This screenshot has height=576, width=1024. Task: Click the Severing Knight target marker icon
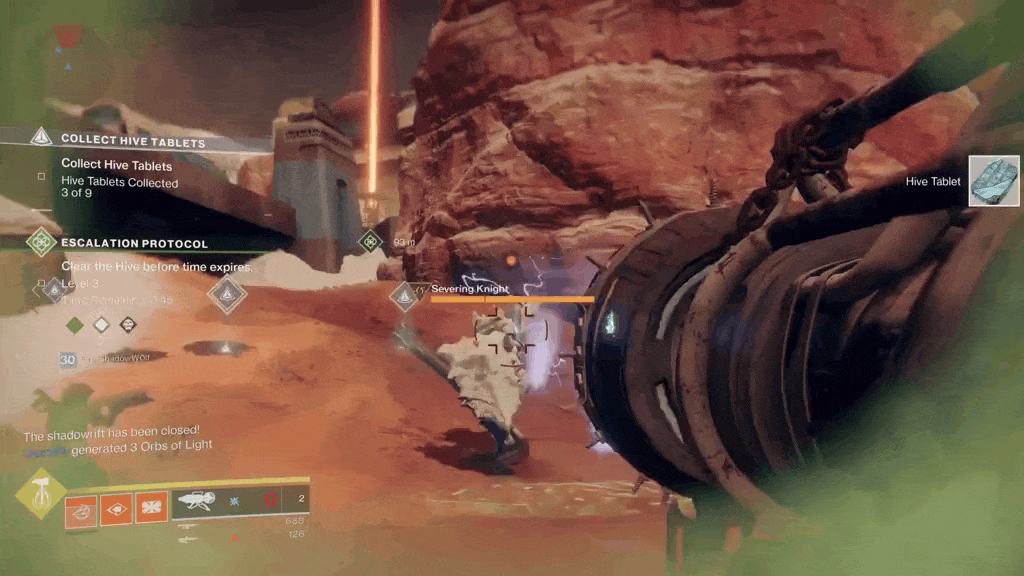click(x=405, y=296)
